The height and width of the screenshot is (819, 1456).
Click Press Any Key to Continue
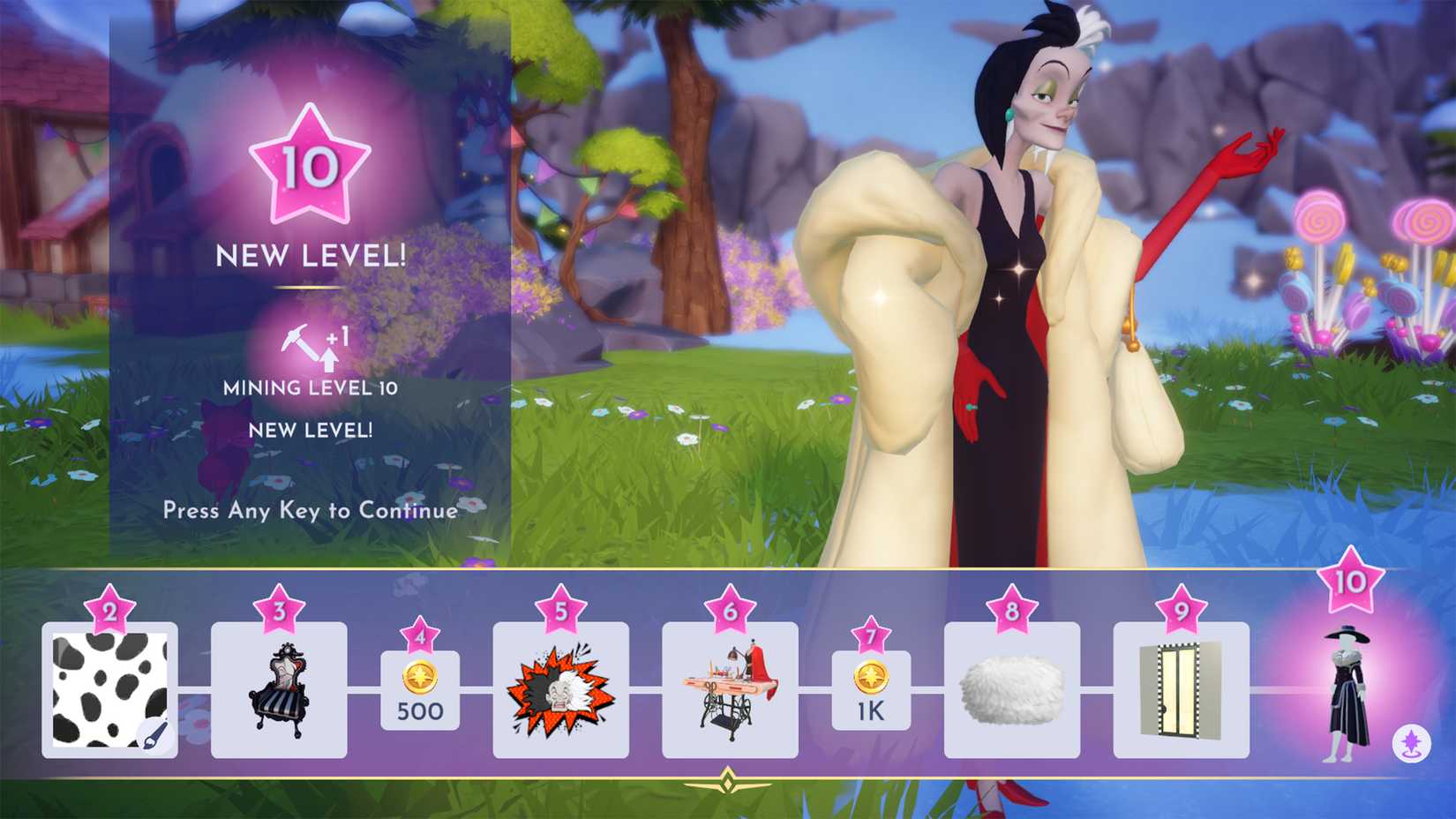point(309,510)
